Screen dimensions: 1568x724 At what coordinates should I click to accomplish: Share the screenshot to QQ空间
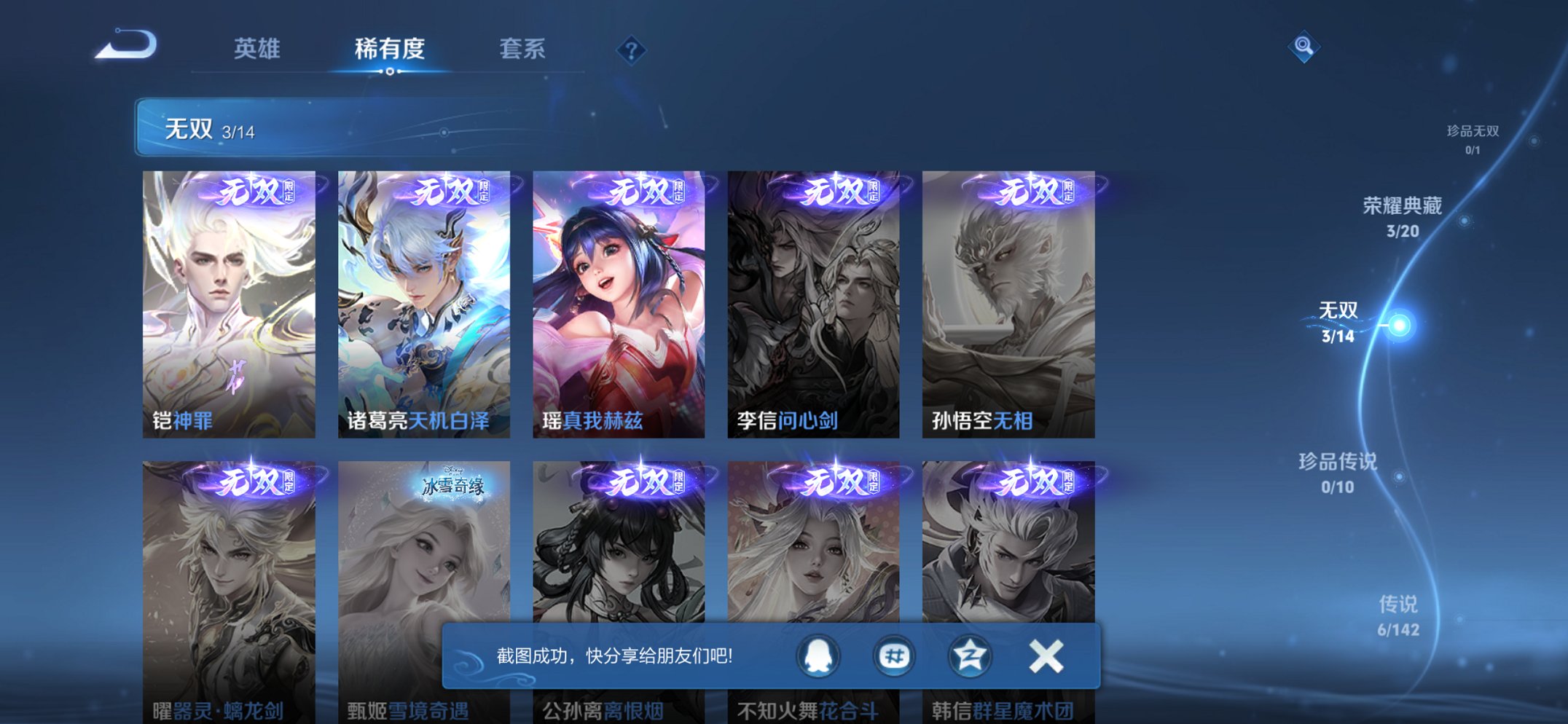click(970, 656)
